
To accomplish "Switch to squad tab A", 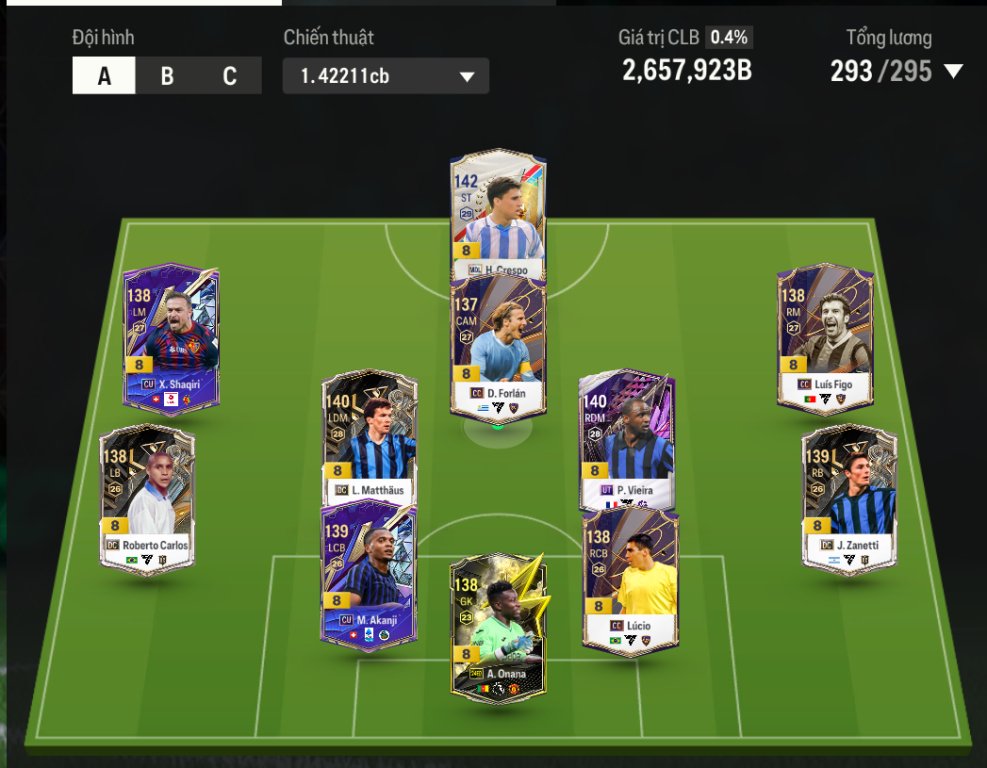I will (x=104, y=76).
